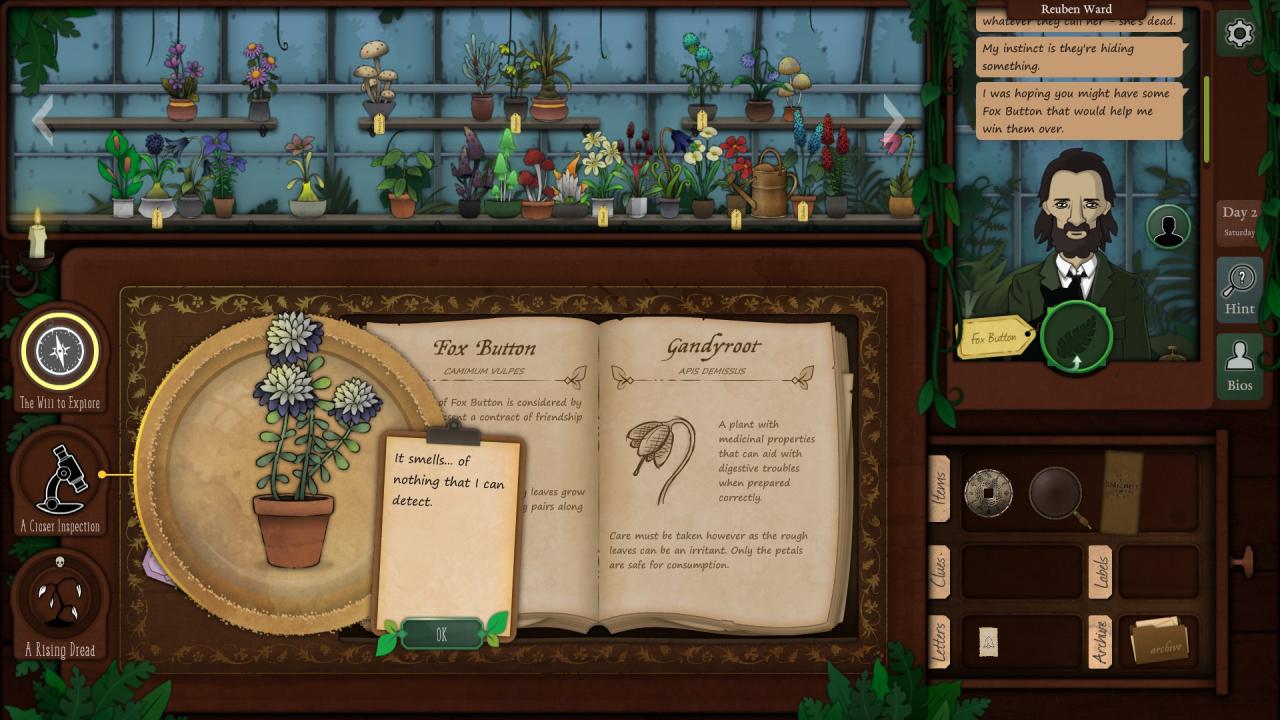This screenshot has width=1280, height=720.
Task: Open A Rising Dread icon
Action: (60, 598)
